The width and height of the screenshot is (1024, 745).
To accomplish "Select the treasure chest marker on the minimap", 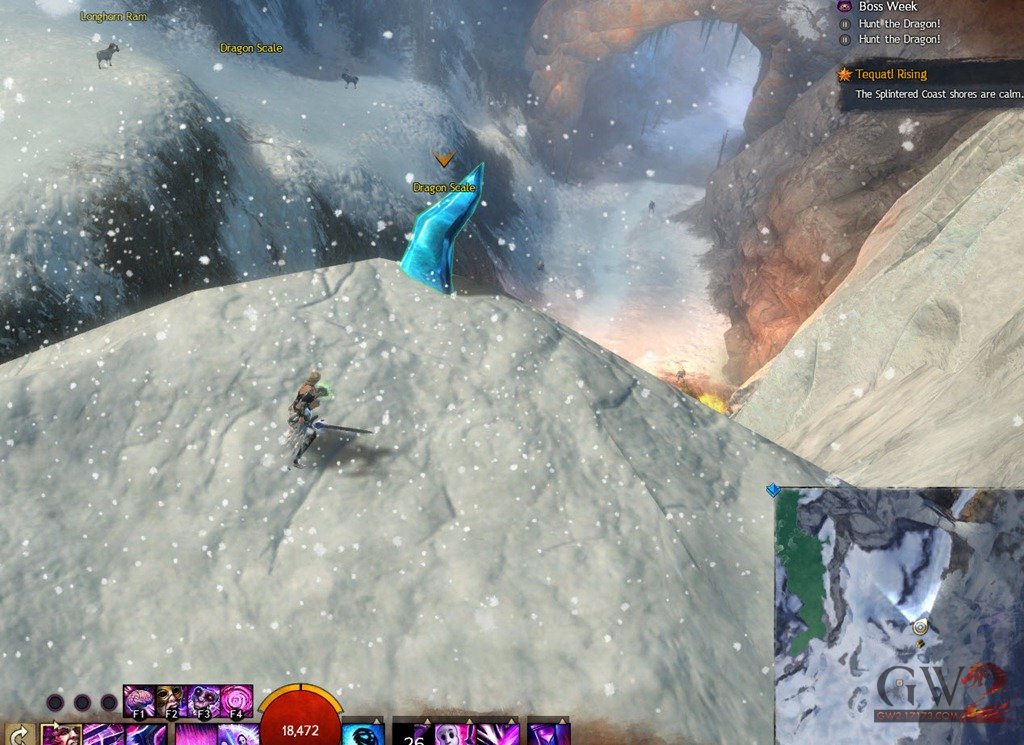I will (x=920, y=643).
